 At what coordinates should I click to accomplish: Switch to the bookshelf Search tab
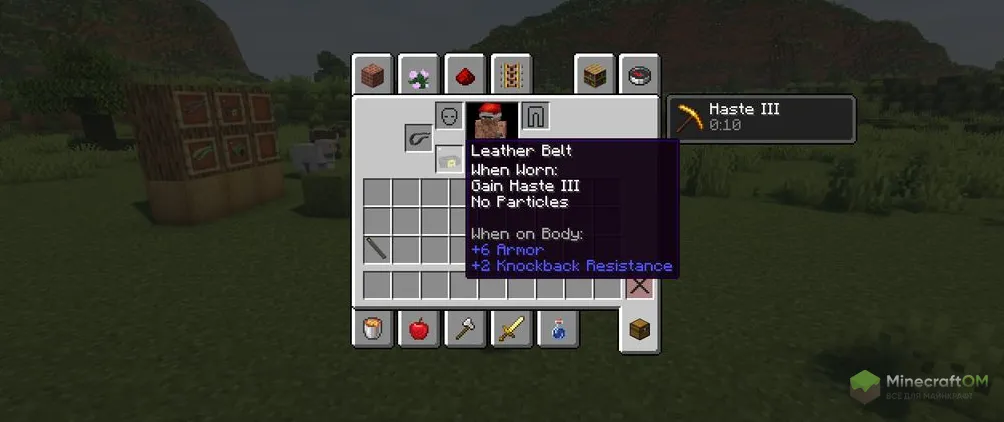click(x=594, y=75)
